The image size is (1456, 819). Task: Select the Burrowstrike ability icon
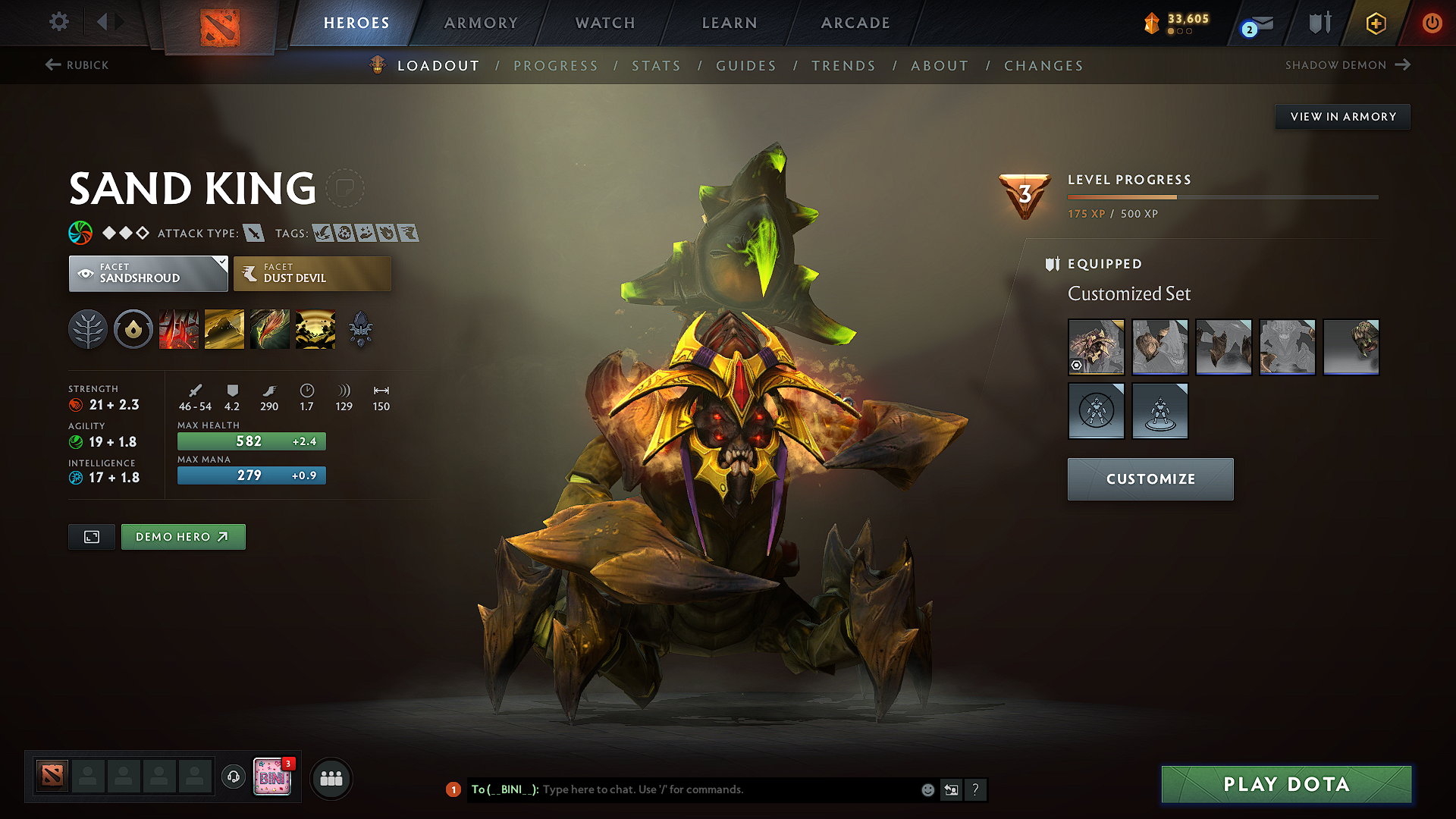click(x=179, y=329)
